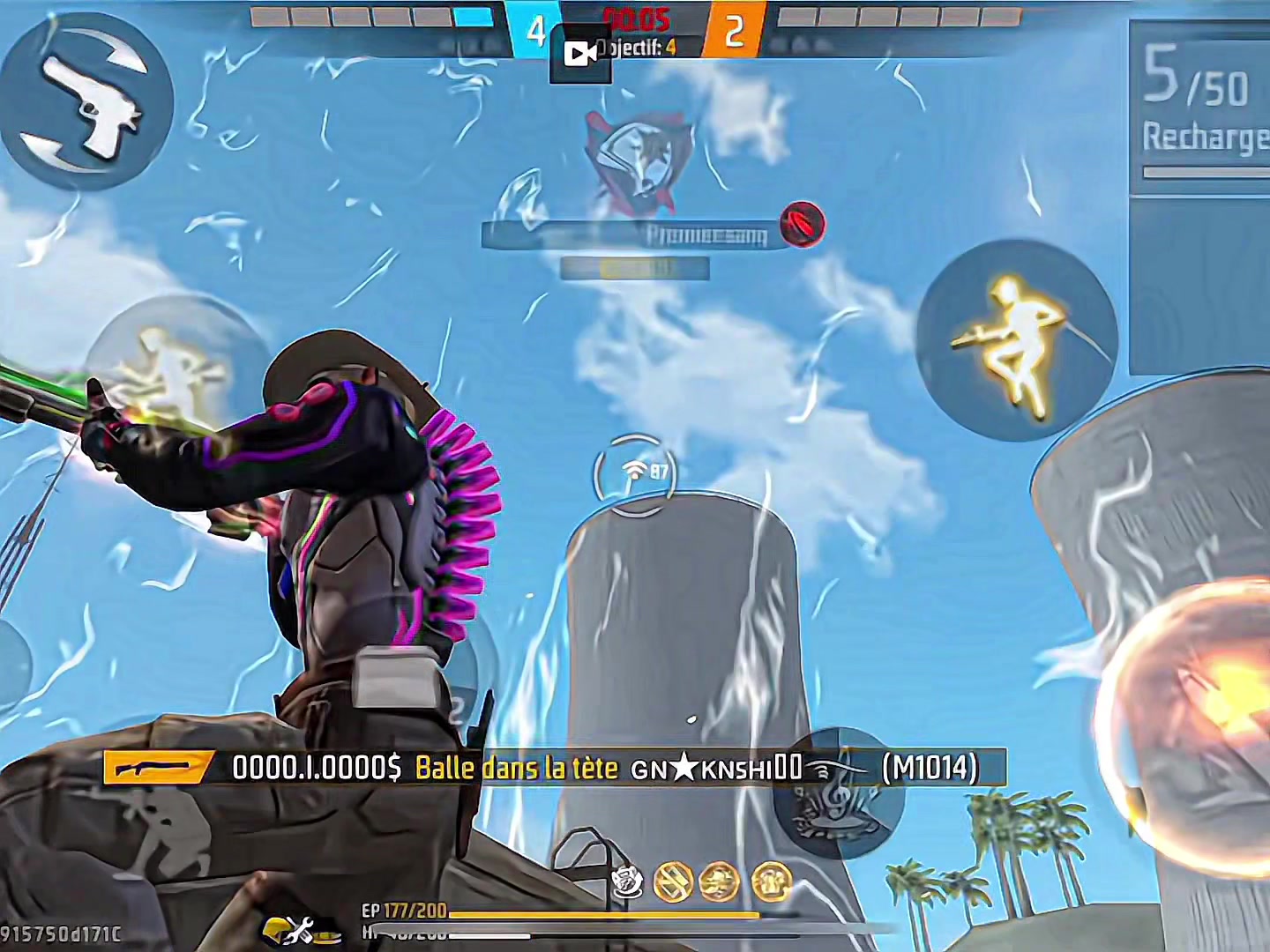Activate the glowing jump-shoot figure button
Screen dimensions: 1270x952
pos(1016,341)
